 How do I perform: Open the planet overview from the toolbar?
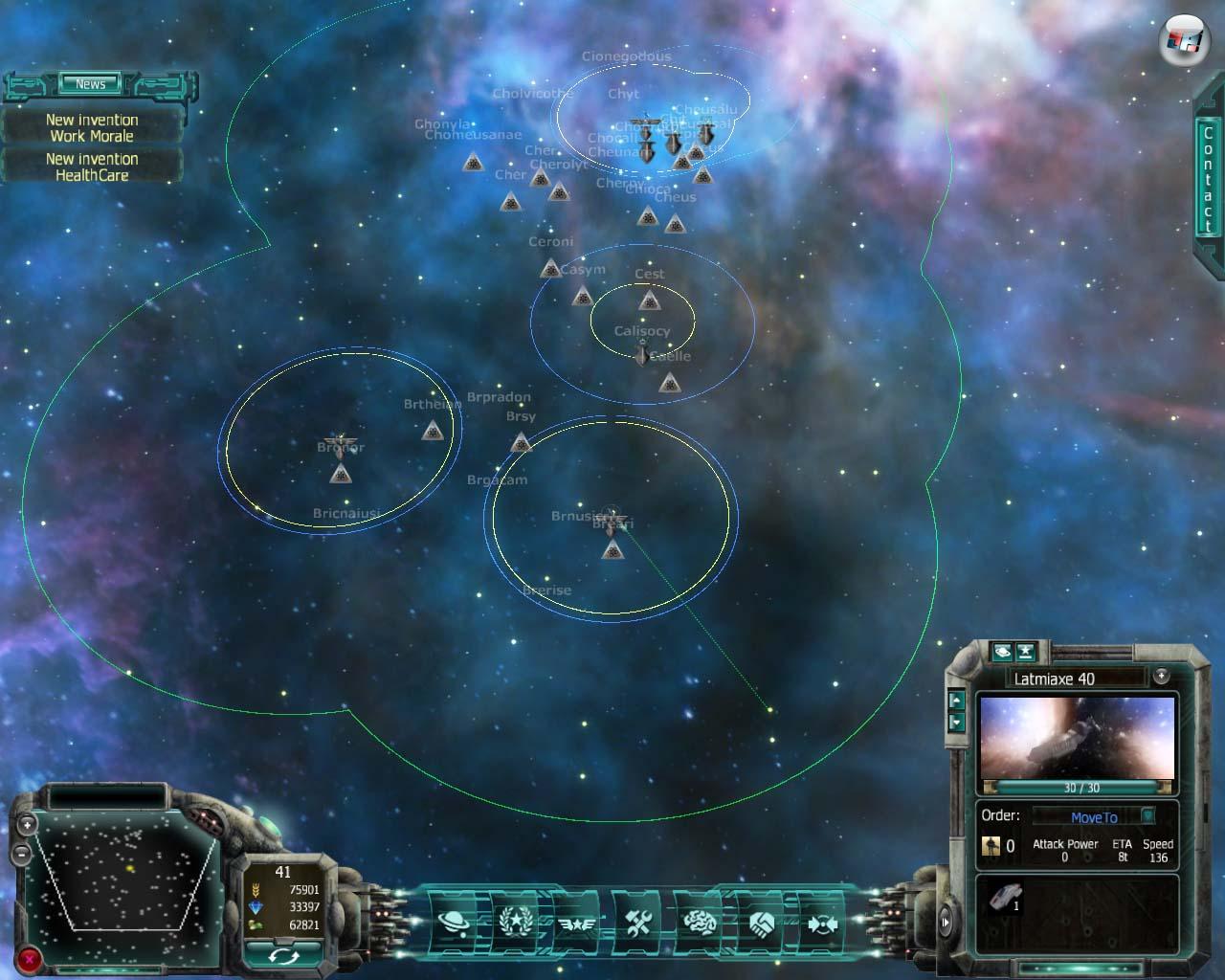(x=453, y=923)
